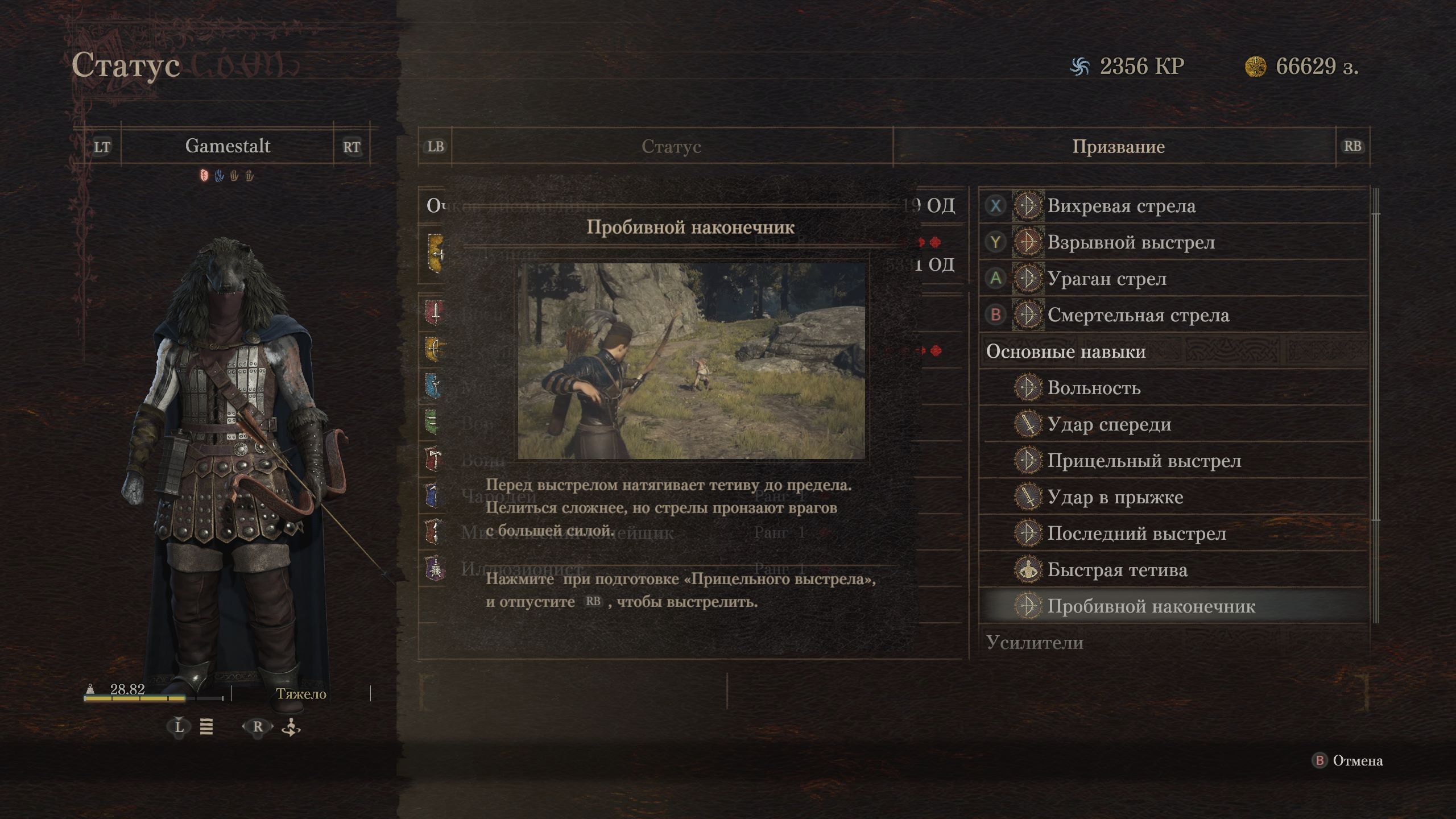Image resolution: width=1456 pixels, height=819 pixels.
Task: Select Ураган стрел in the skill list
Action: 1107,279
